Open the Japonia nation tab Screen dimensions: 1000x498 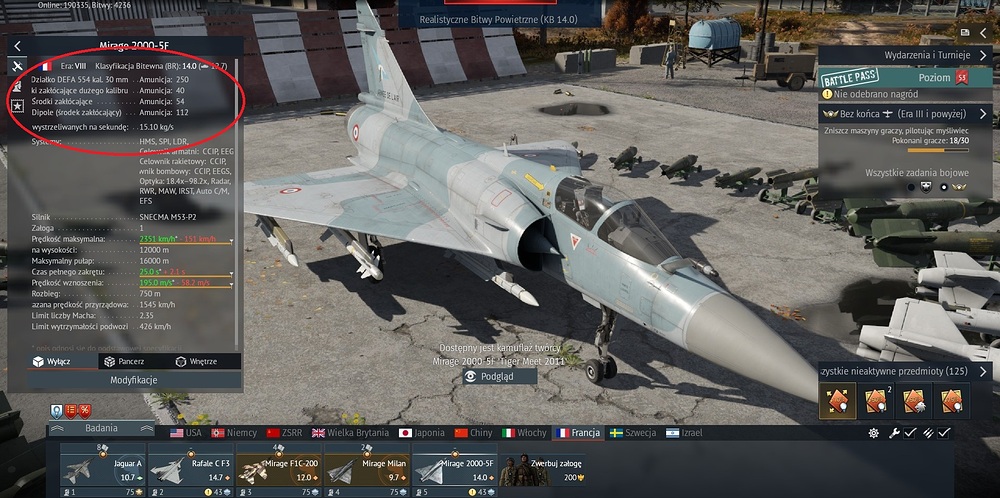click(420, 433)
